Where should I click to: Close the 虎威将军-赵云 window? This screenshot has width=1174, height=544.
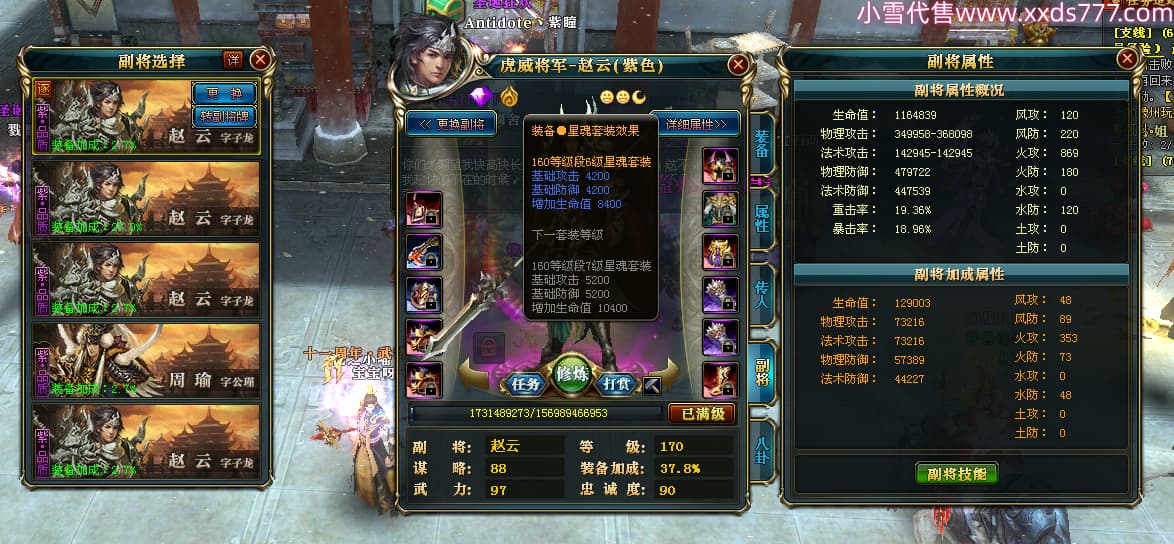coord(738,65)
